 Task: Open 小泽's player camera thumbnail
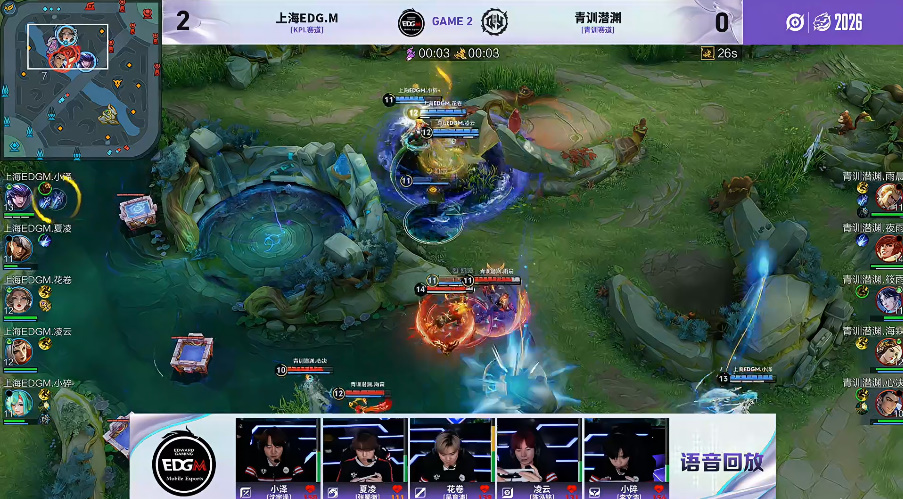click(x=277, y=452)
